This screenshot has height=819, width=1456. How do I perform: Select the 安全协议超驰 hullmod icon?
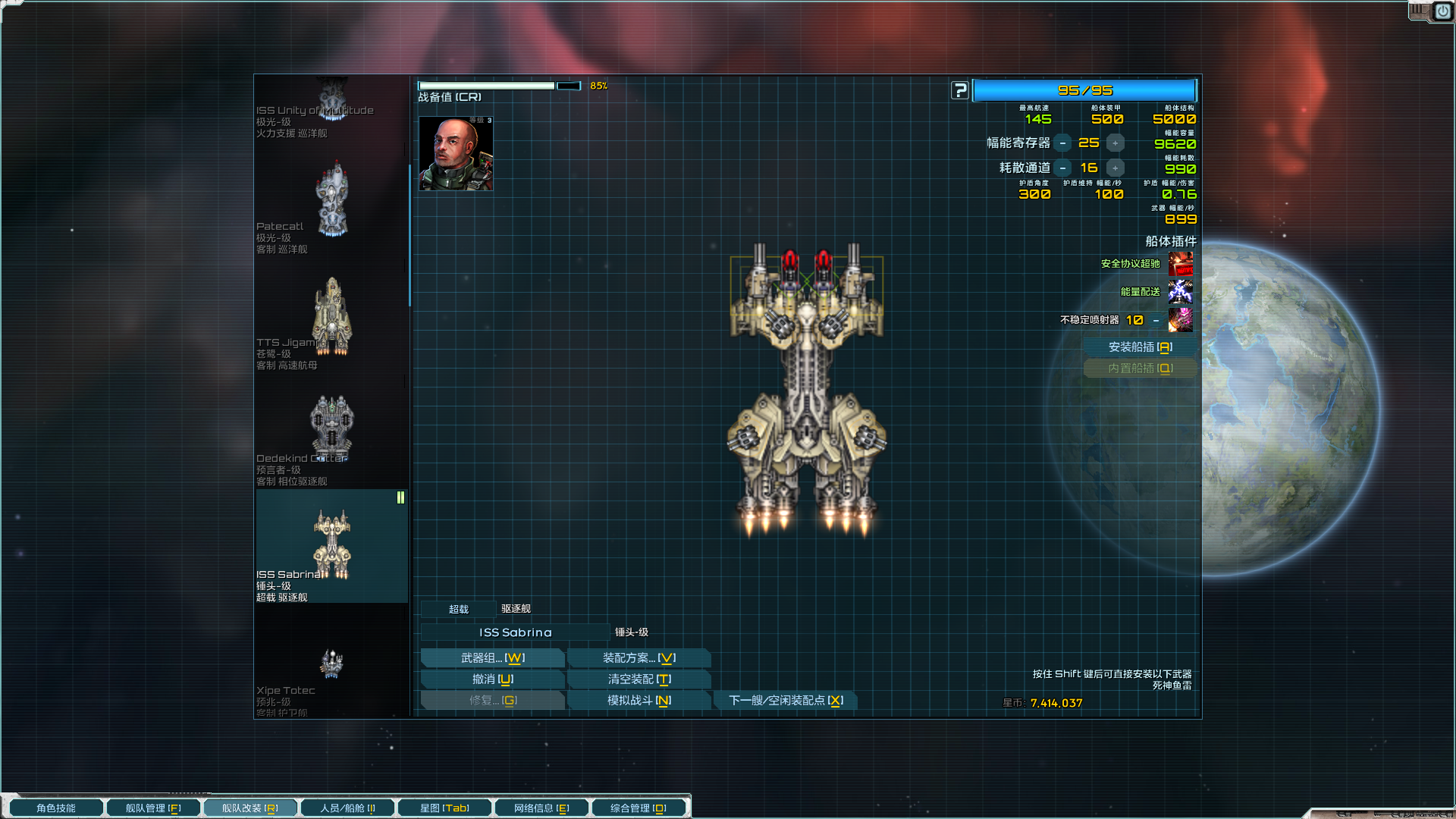point(1180,264)
